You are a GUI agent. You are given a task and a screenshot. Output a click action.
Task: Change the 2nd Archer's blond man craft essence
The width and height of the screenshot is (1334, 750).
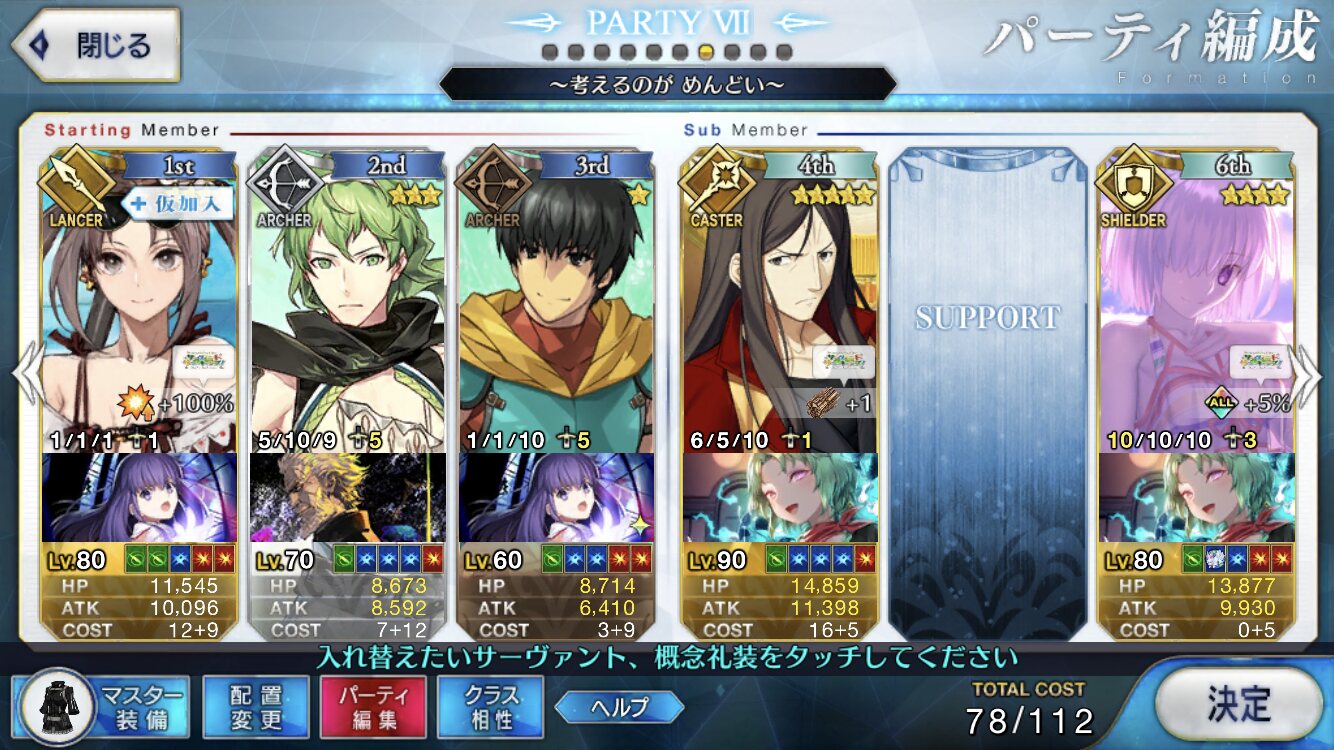point(347,497)
